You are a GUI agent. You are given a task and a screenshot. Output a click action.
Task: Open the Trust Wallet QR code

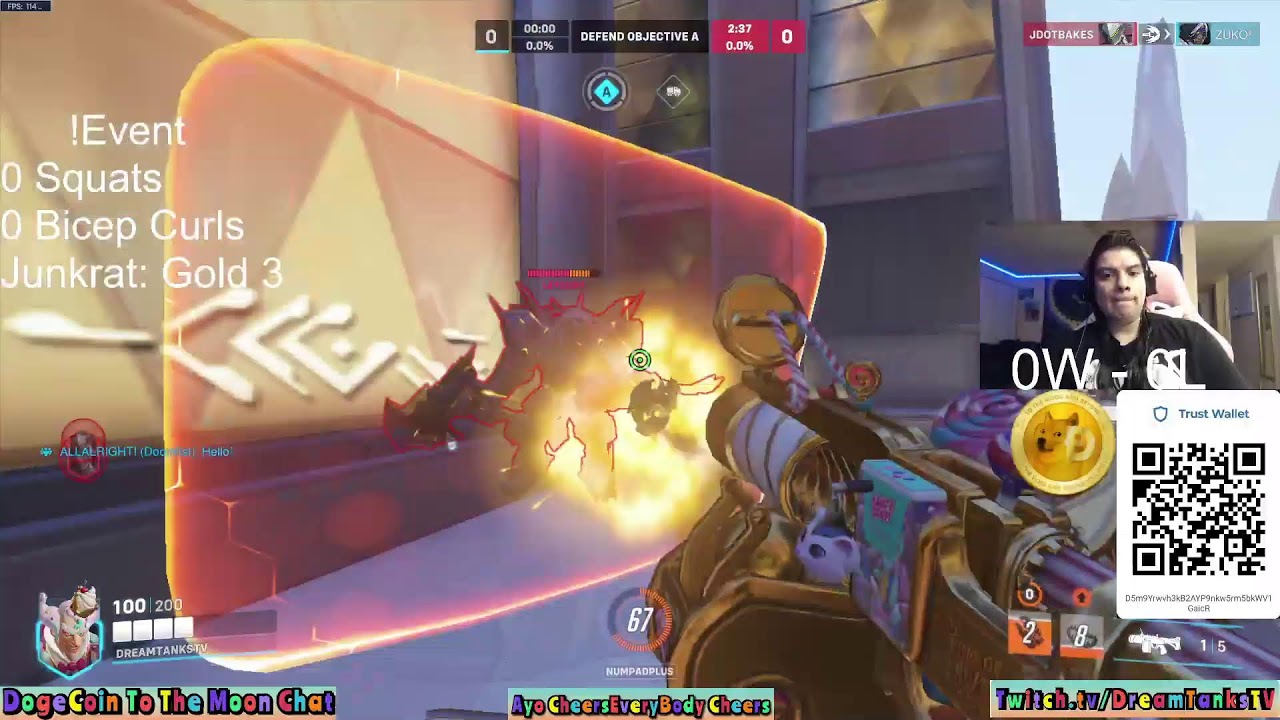(1198, 510)
